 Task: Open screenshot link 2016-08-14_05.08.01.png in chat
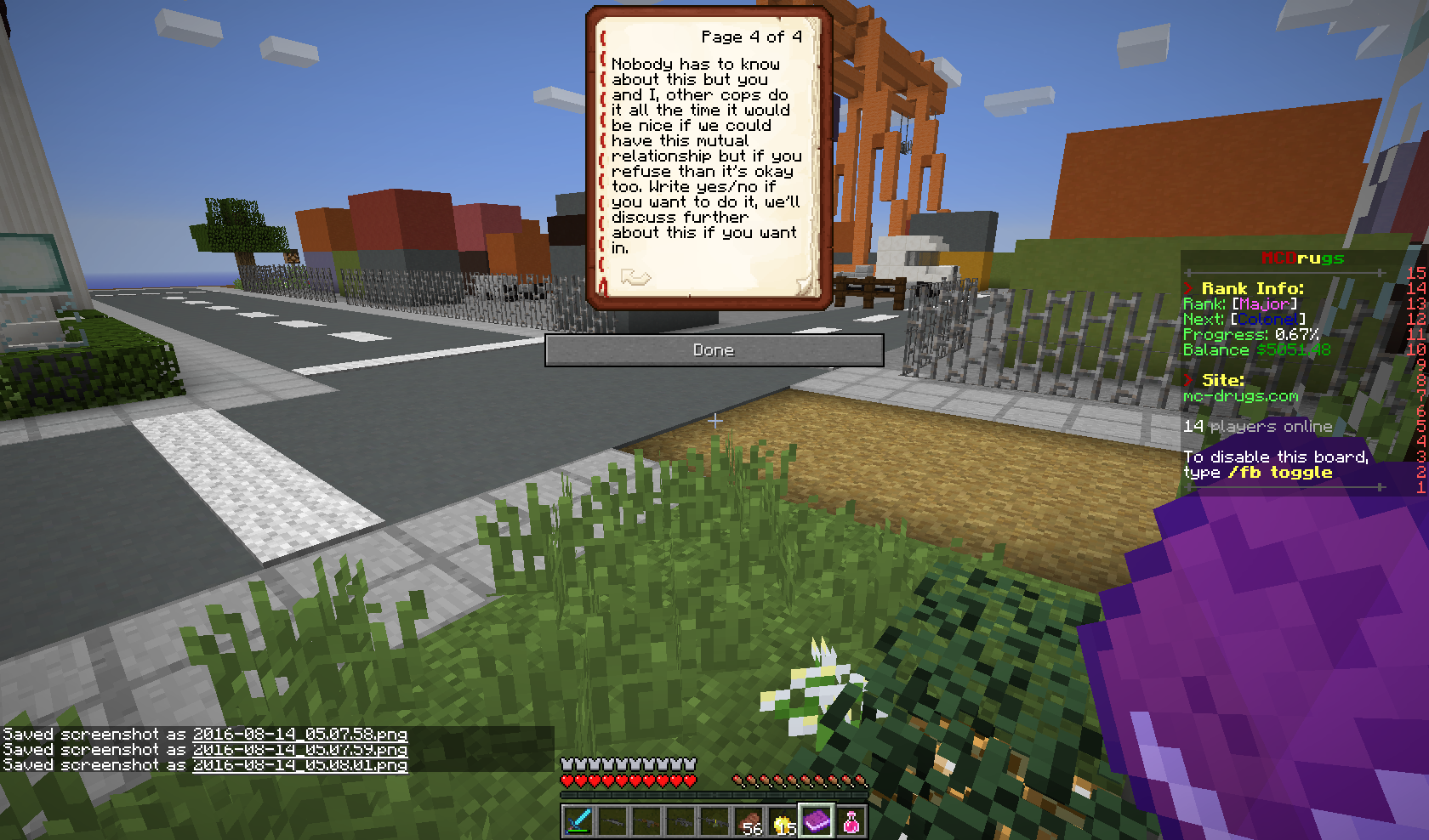click(x=299, y=765)
